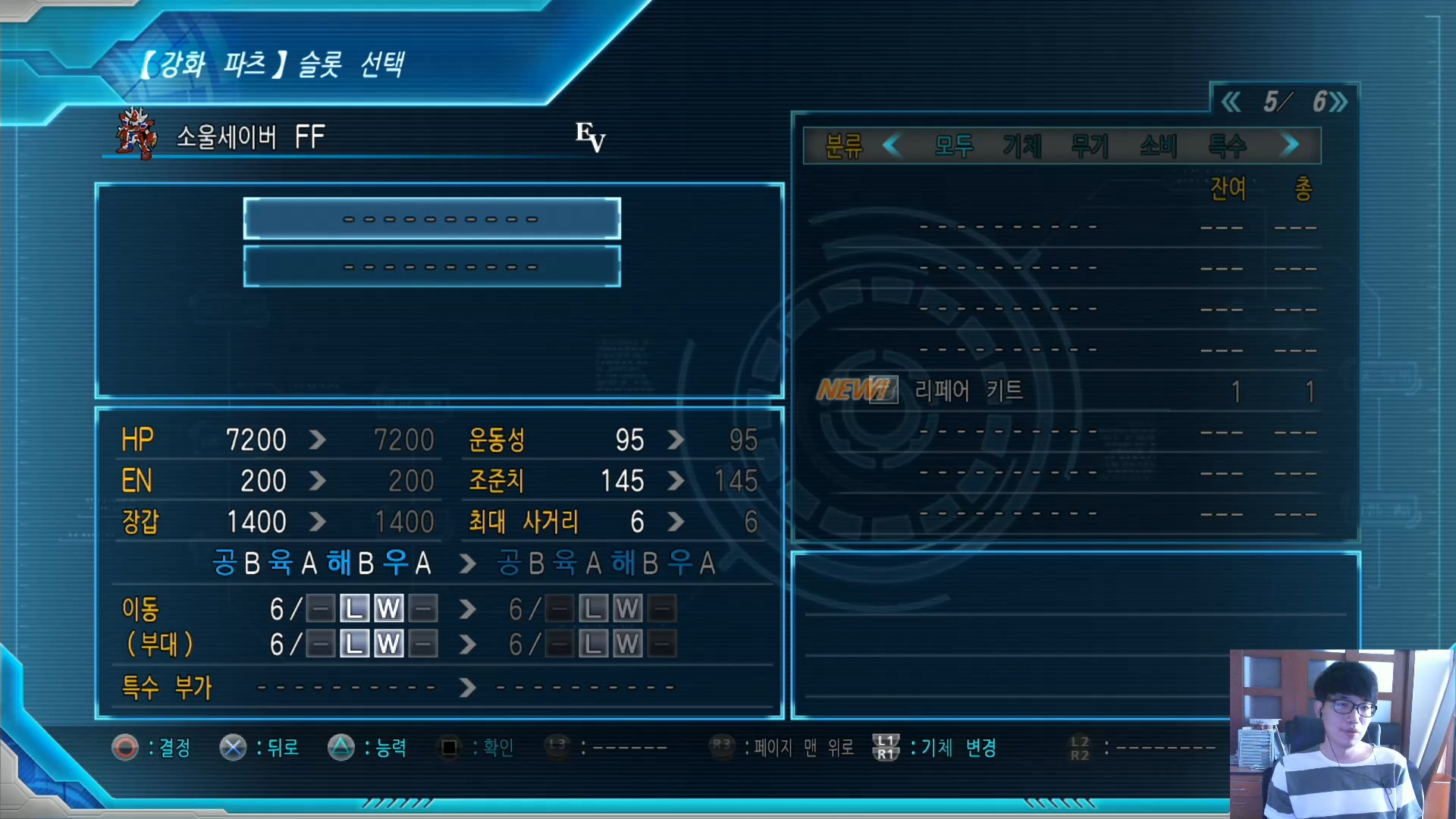Select the highlighted top parts slot
This screenshot has width=1456, height=819.
pyautogui.click(x=431, y=219)
